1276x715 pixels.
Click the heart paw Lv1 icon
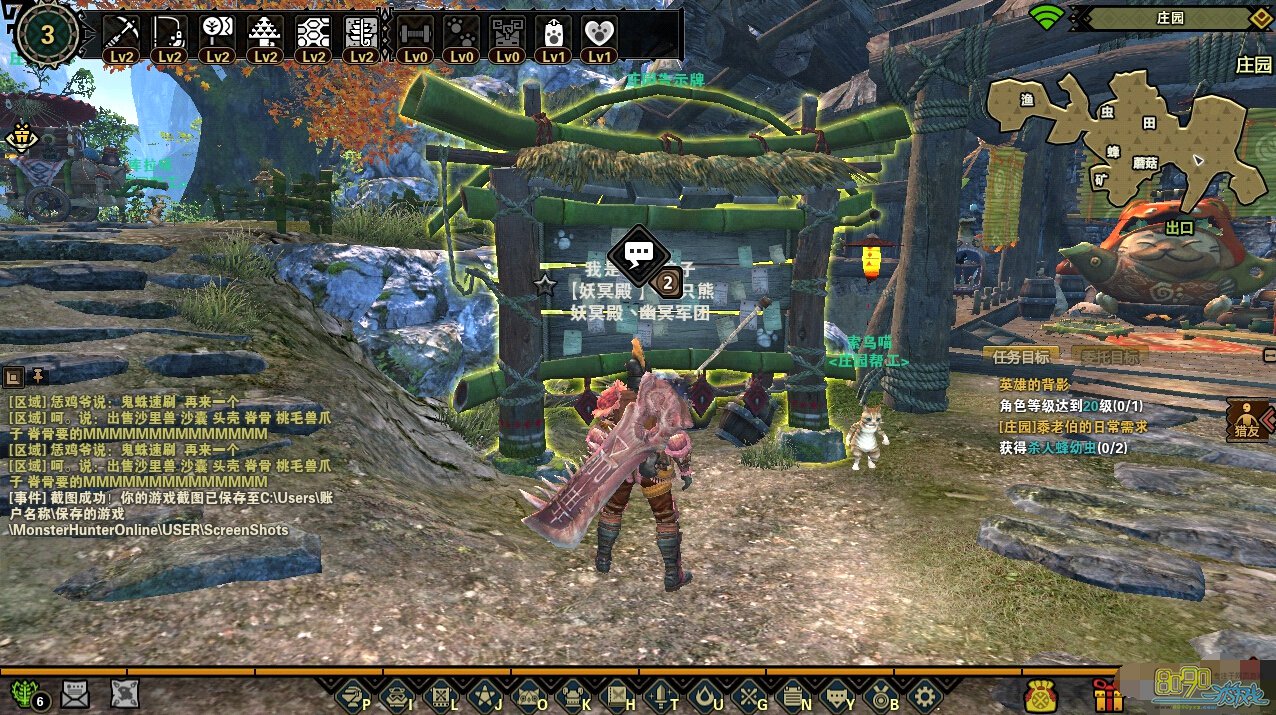pyautogui.click(x=599, y=33)
